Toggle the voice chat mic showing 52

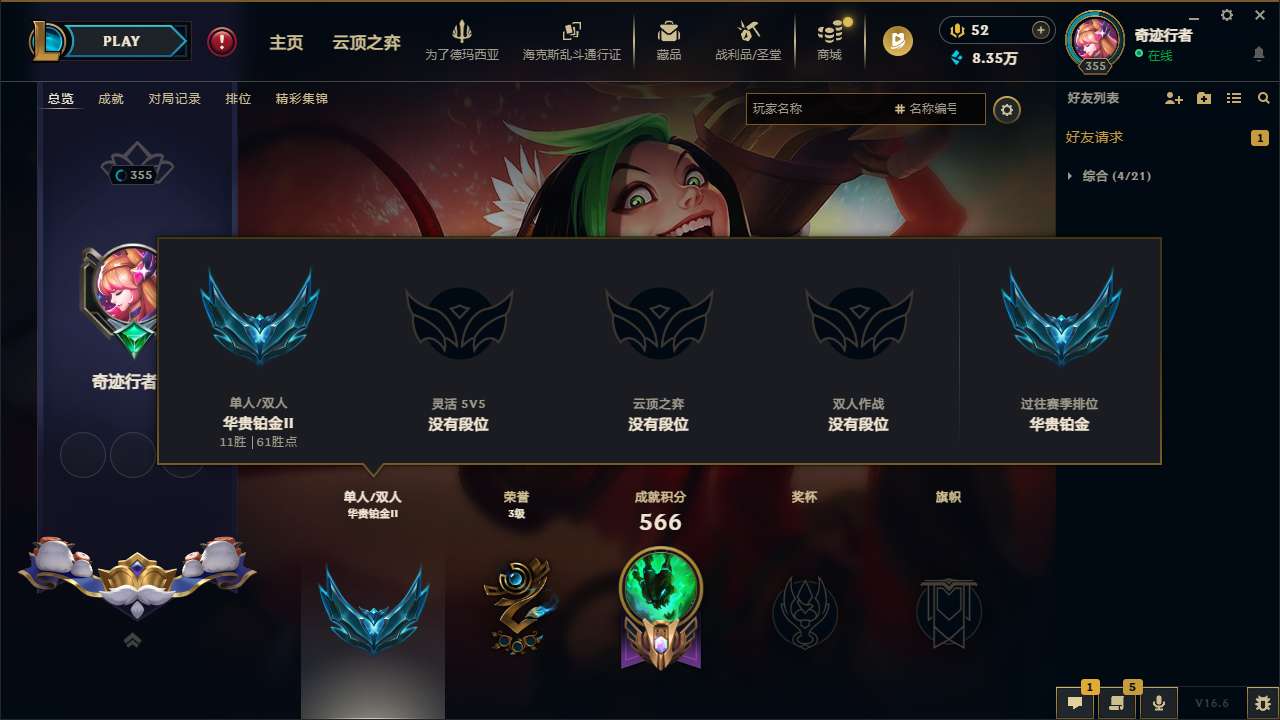(x=955, y=30)
